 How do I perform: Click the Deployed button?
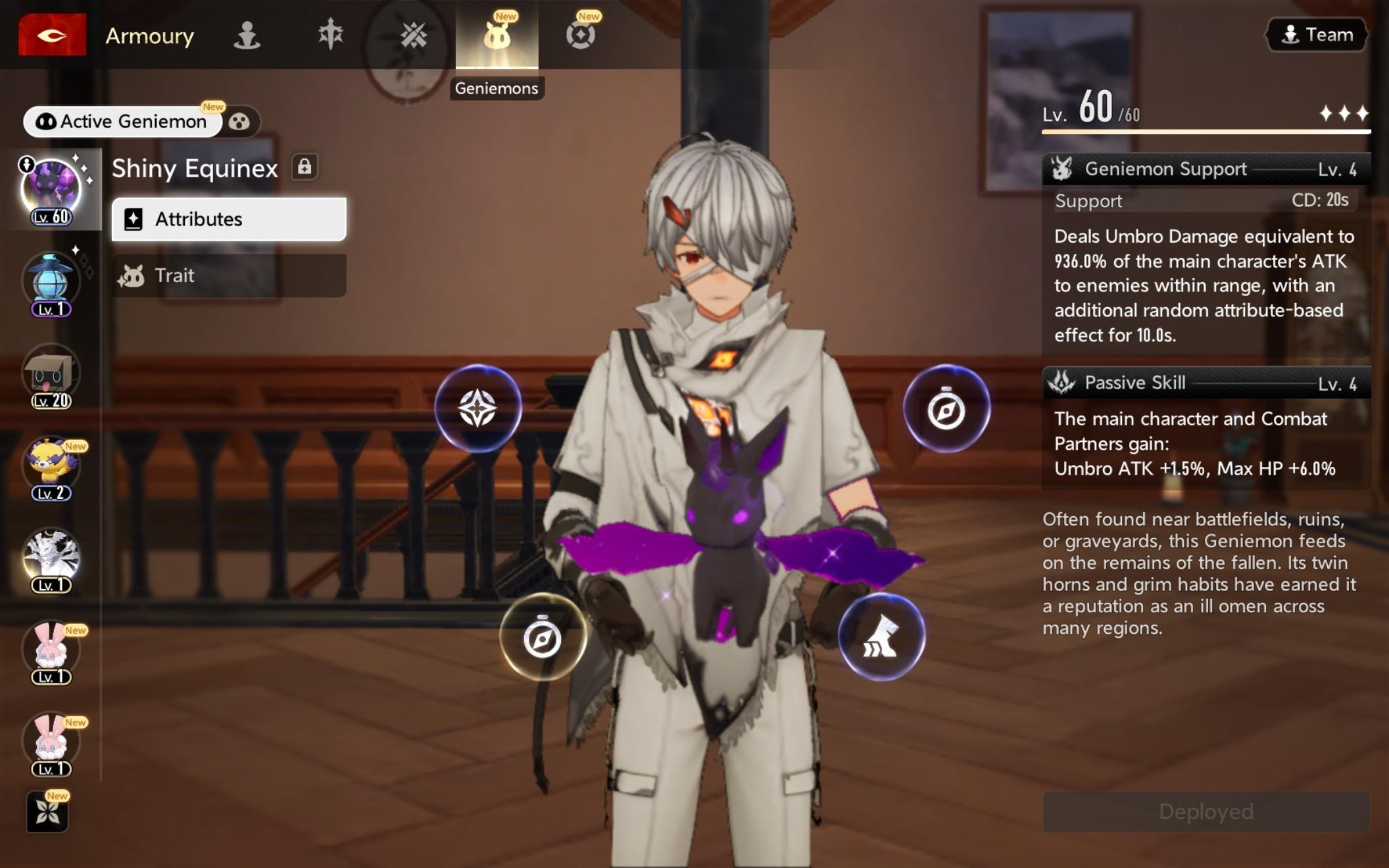coord(1206,811)
